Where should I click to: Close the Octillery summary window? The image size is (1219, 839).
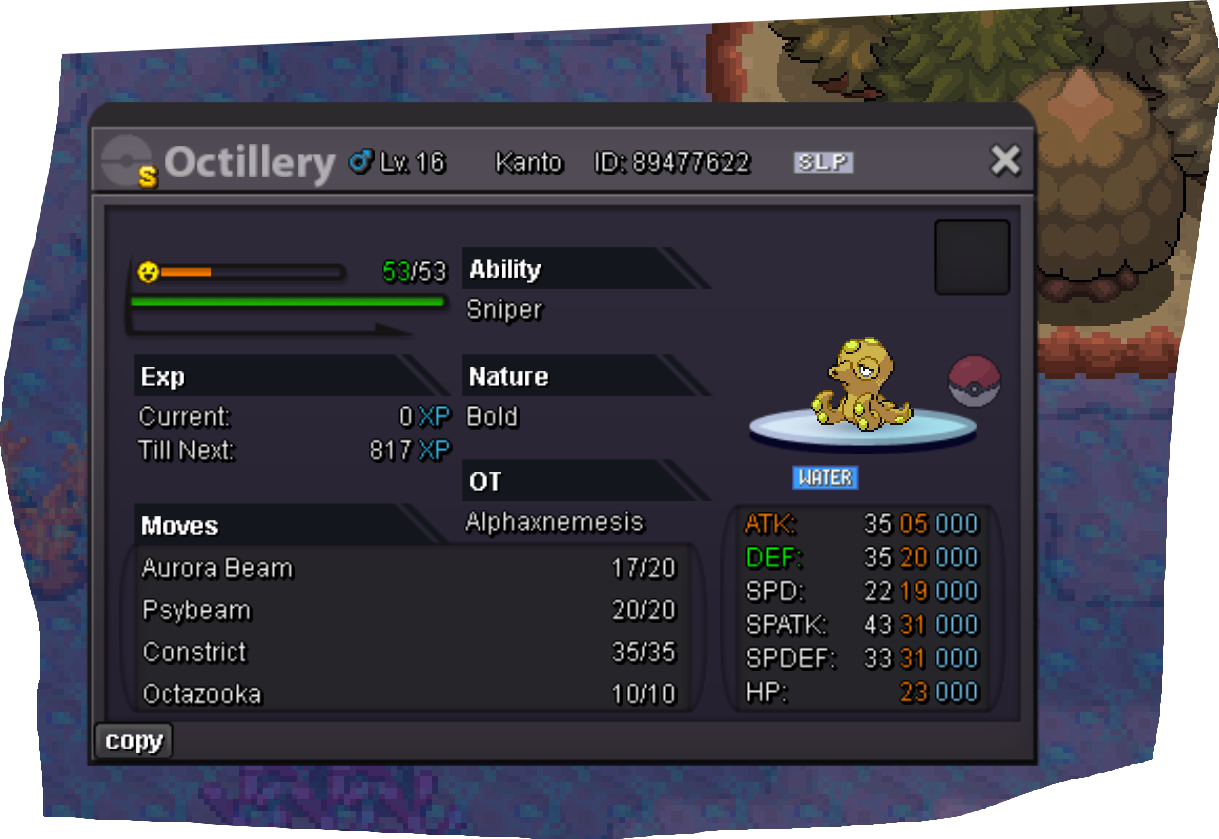point(1004,160)
